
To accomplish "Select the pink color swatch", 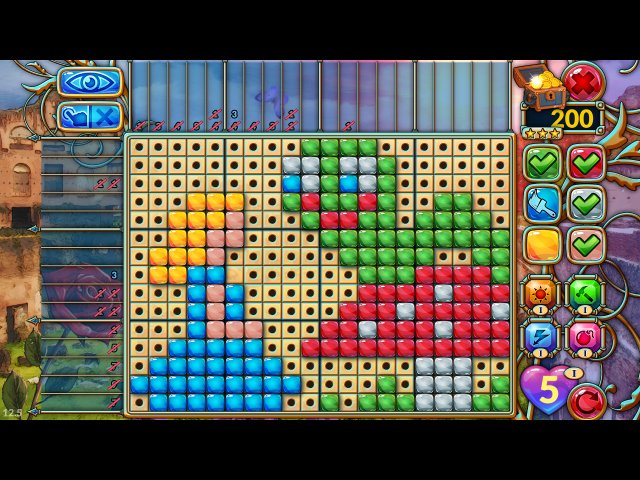I will pos(587,244).
